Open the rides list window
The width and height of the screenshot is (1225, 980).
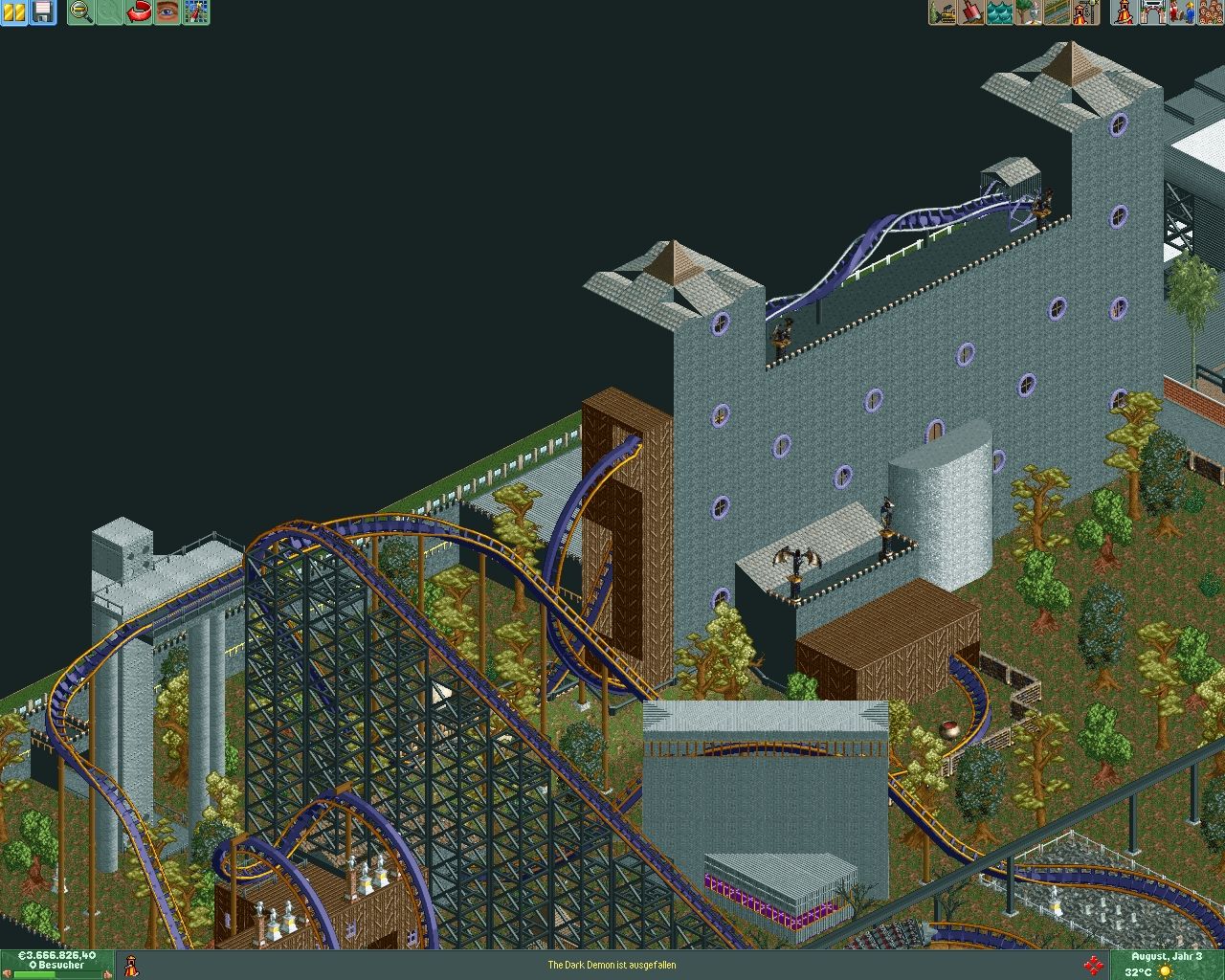pos(1125,12)
